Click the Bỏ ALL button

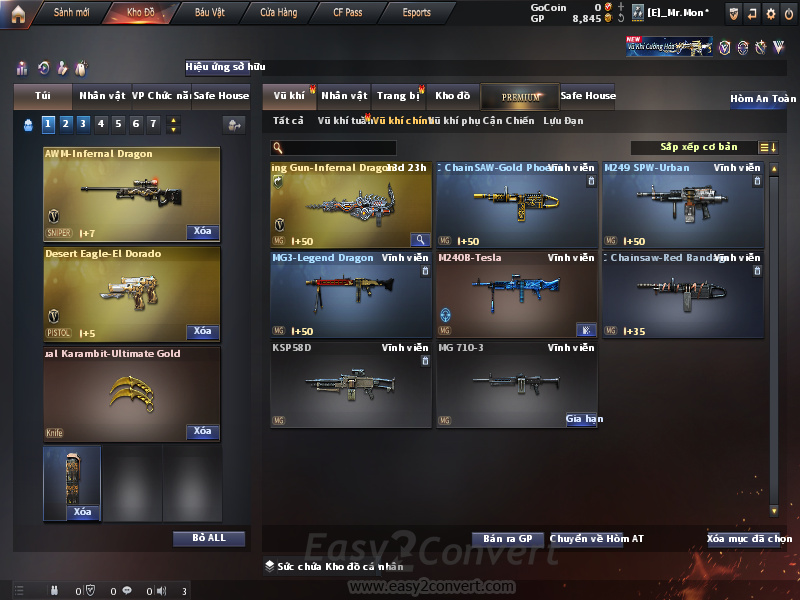(x=208, y=538)
